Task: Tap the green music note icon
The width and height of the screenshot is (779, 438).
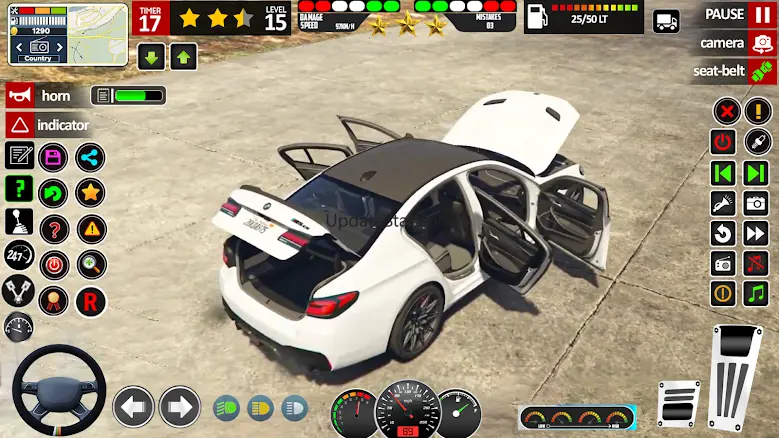Action: [x=756, y=294]
